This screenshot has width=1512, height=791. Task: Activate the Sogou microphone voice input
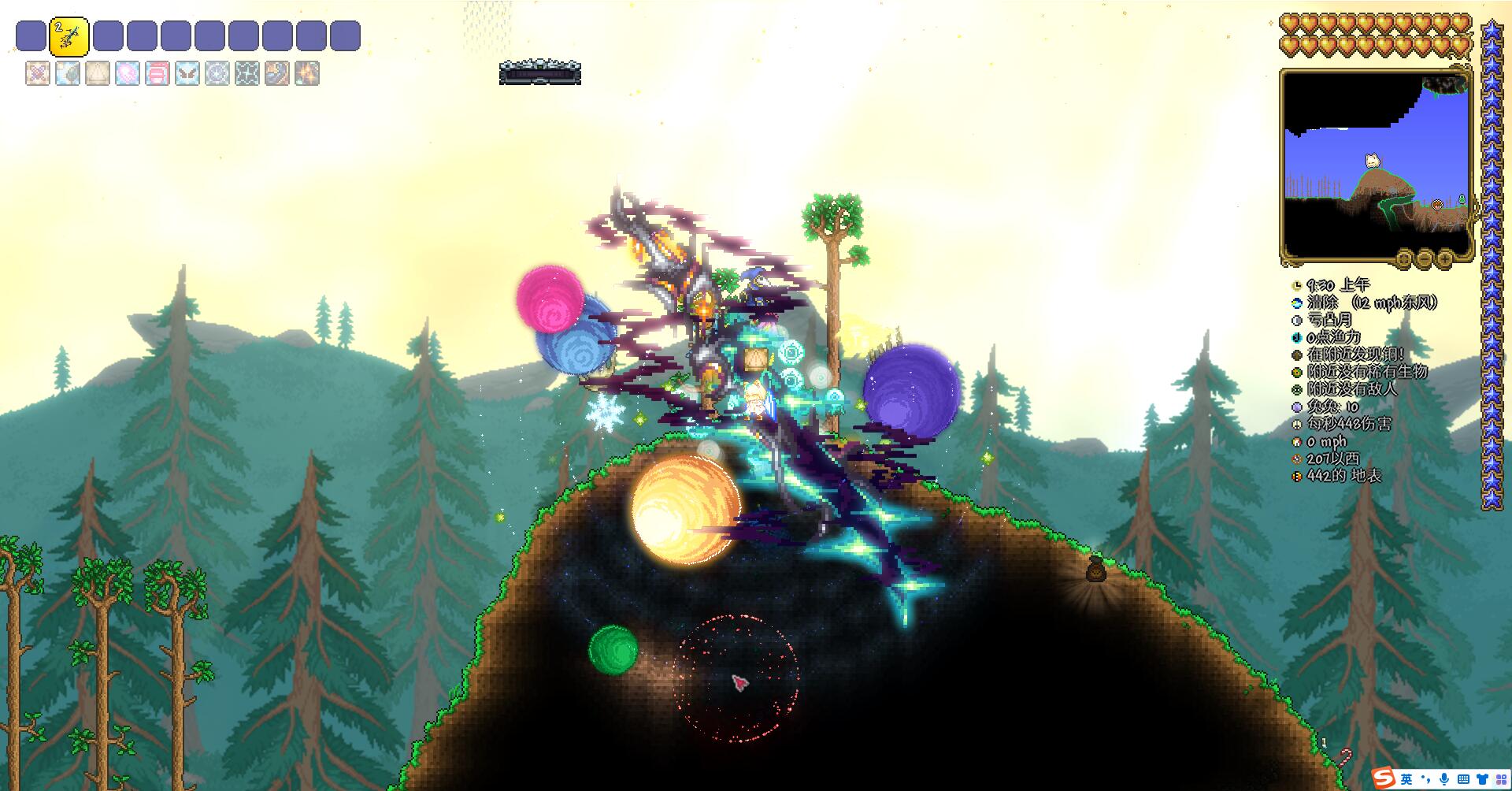pos(1444,779)
